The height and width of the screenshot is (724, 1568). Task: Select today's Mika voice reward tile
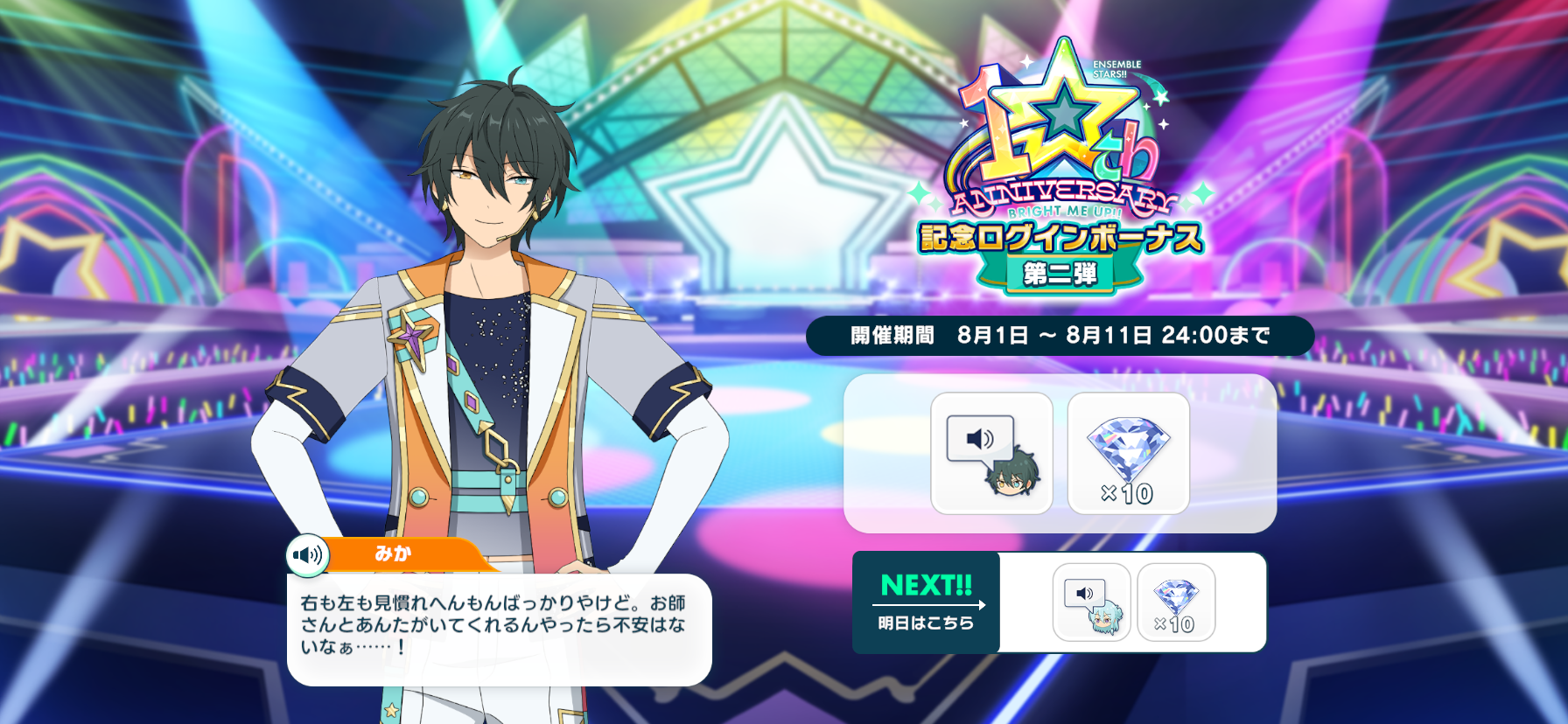point(991,453)
